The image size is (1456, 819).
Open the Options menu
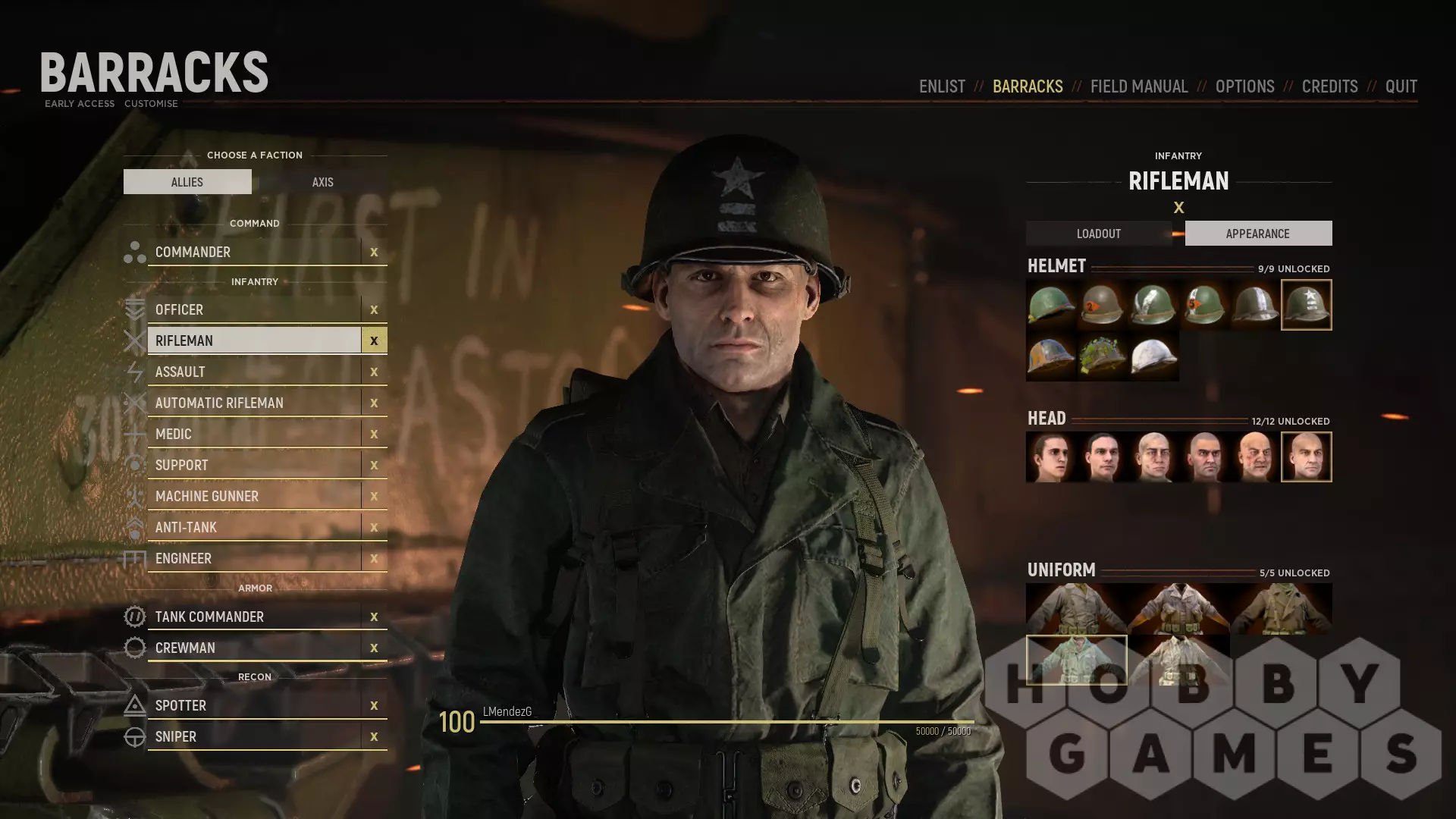point(1244,86)
